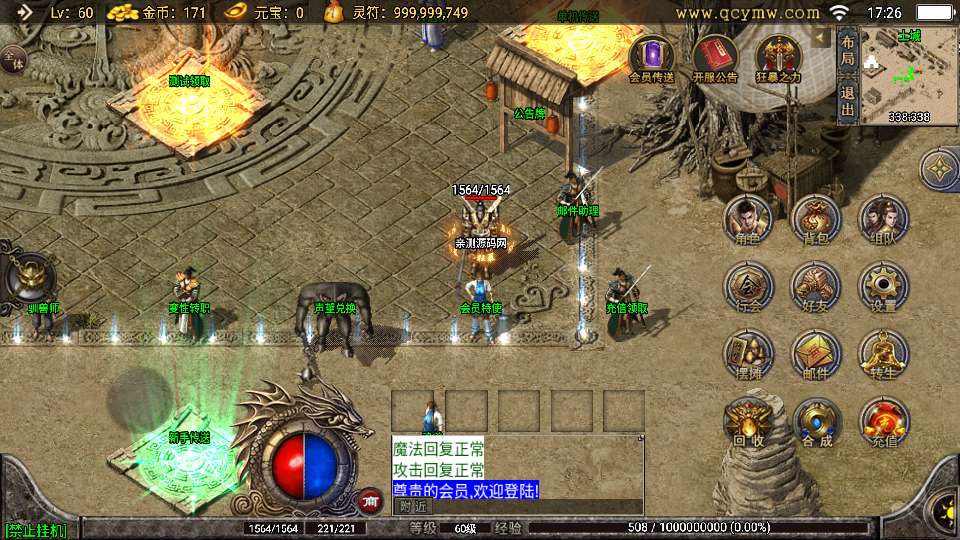Screen dimensions: 960x540
Task: Select the 布局 layout button
Action: tap(847, 52)
